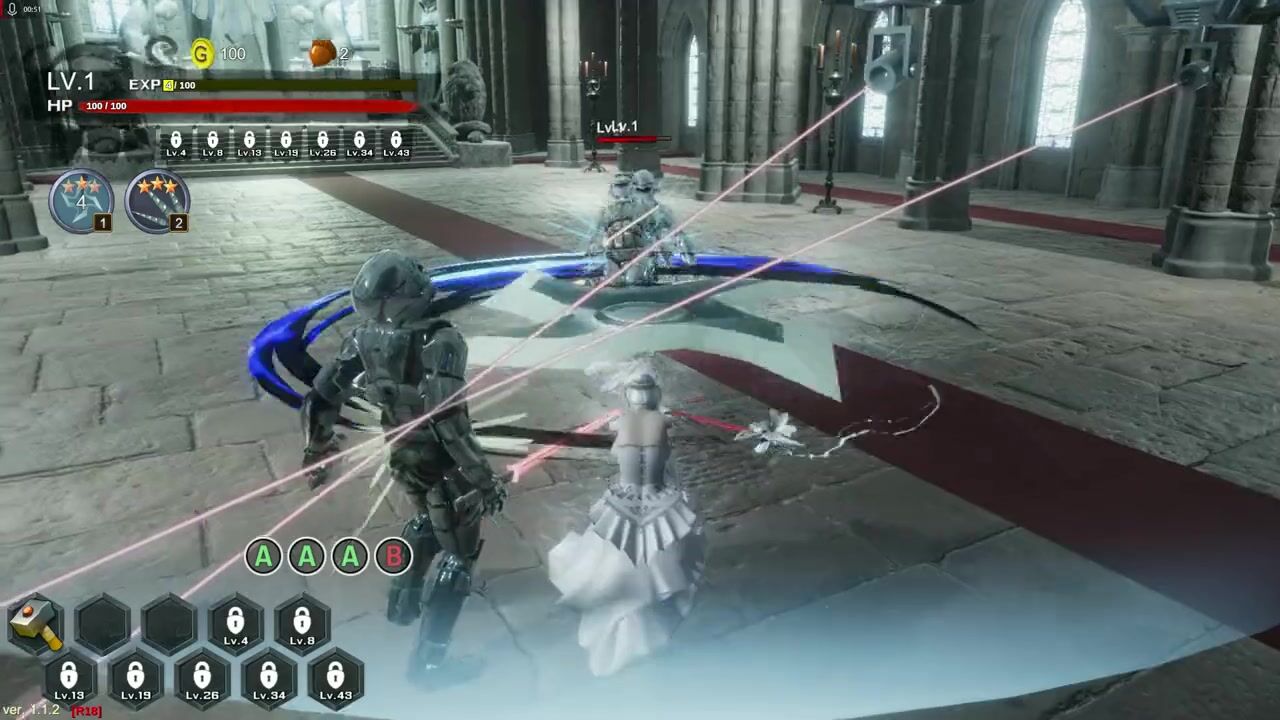This screenshot has height=720, width=1280.
Task: Choose the hexagonal slot locked until Lv.13
Action: click(69, 678)
